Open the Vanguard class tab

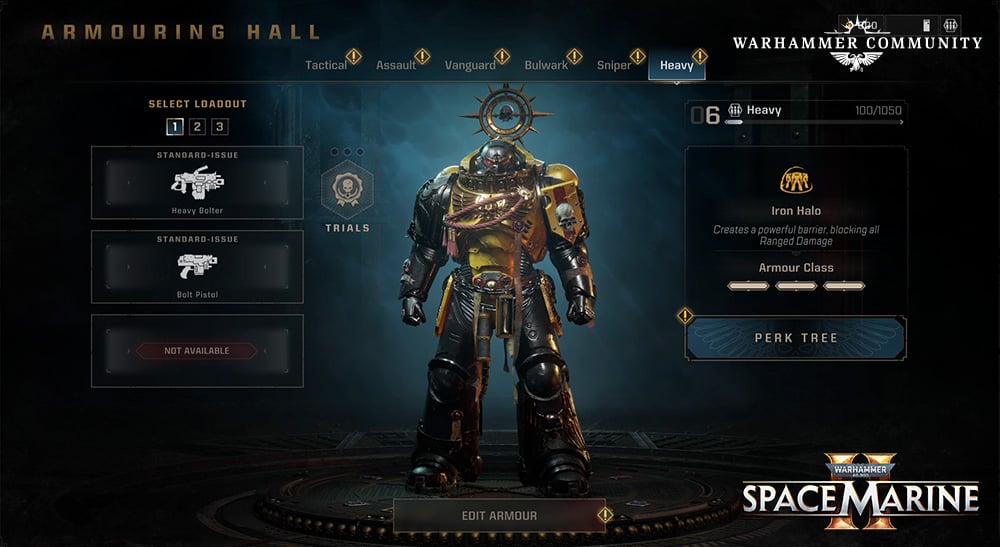(x=470, y=66)
